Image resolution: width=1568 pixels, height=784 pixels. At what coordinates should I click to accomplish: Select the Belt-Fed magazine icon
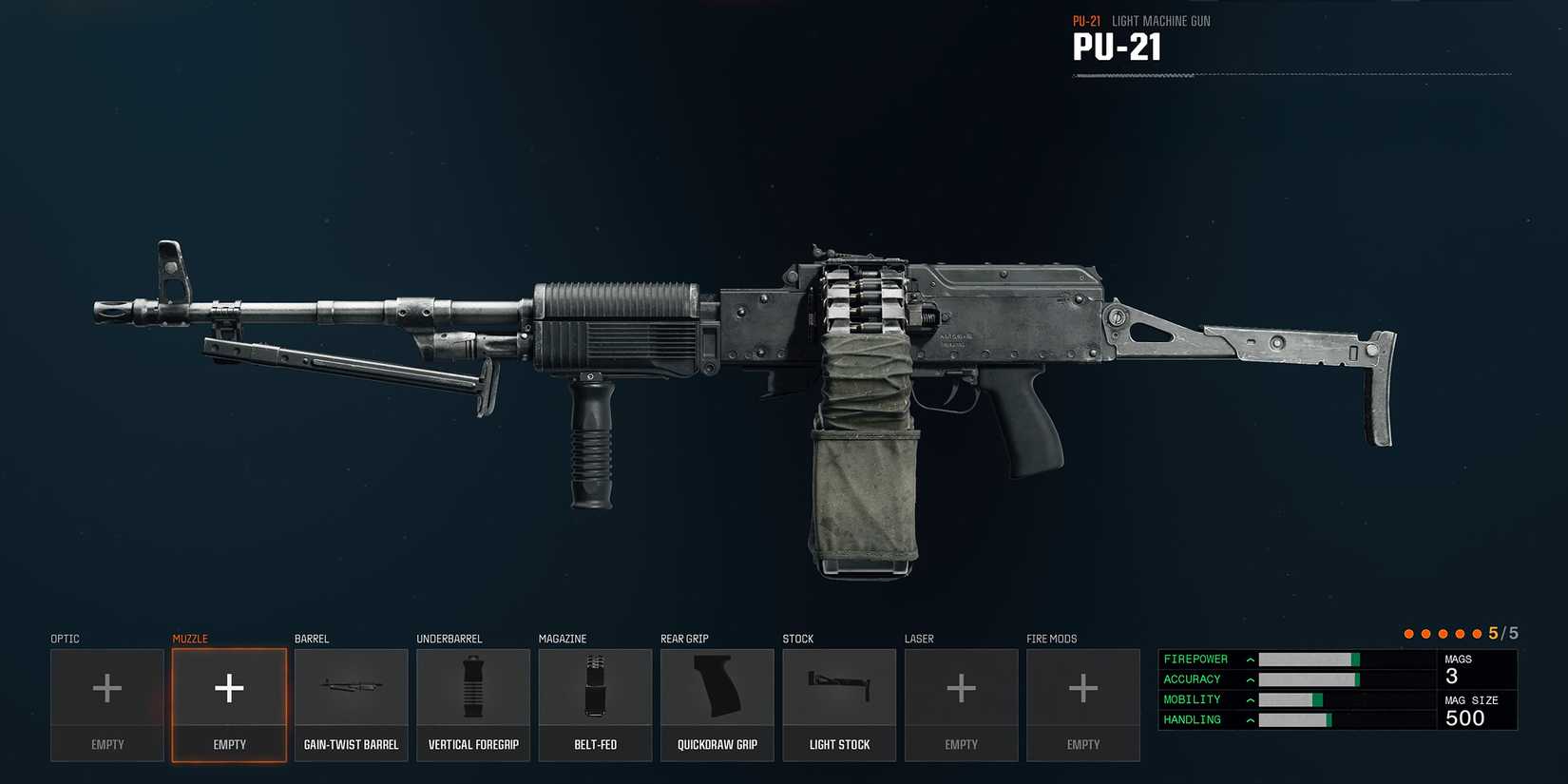[595, 686]
